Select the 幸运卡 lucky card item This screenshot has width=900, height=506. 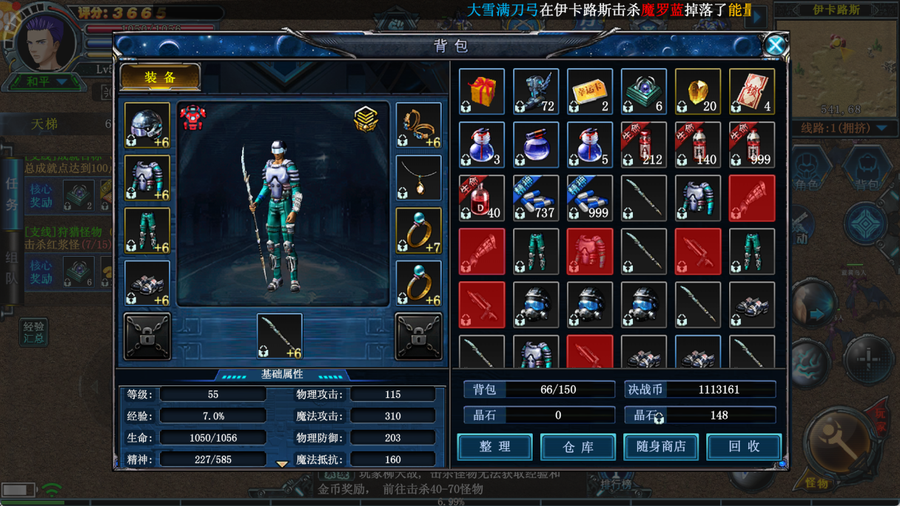point(590,91)
